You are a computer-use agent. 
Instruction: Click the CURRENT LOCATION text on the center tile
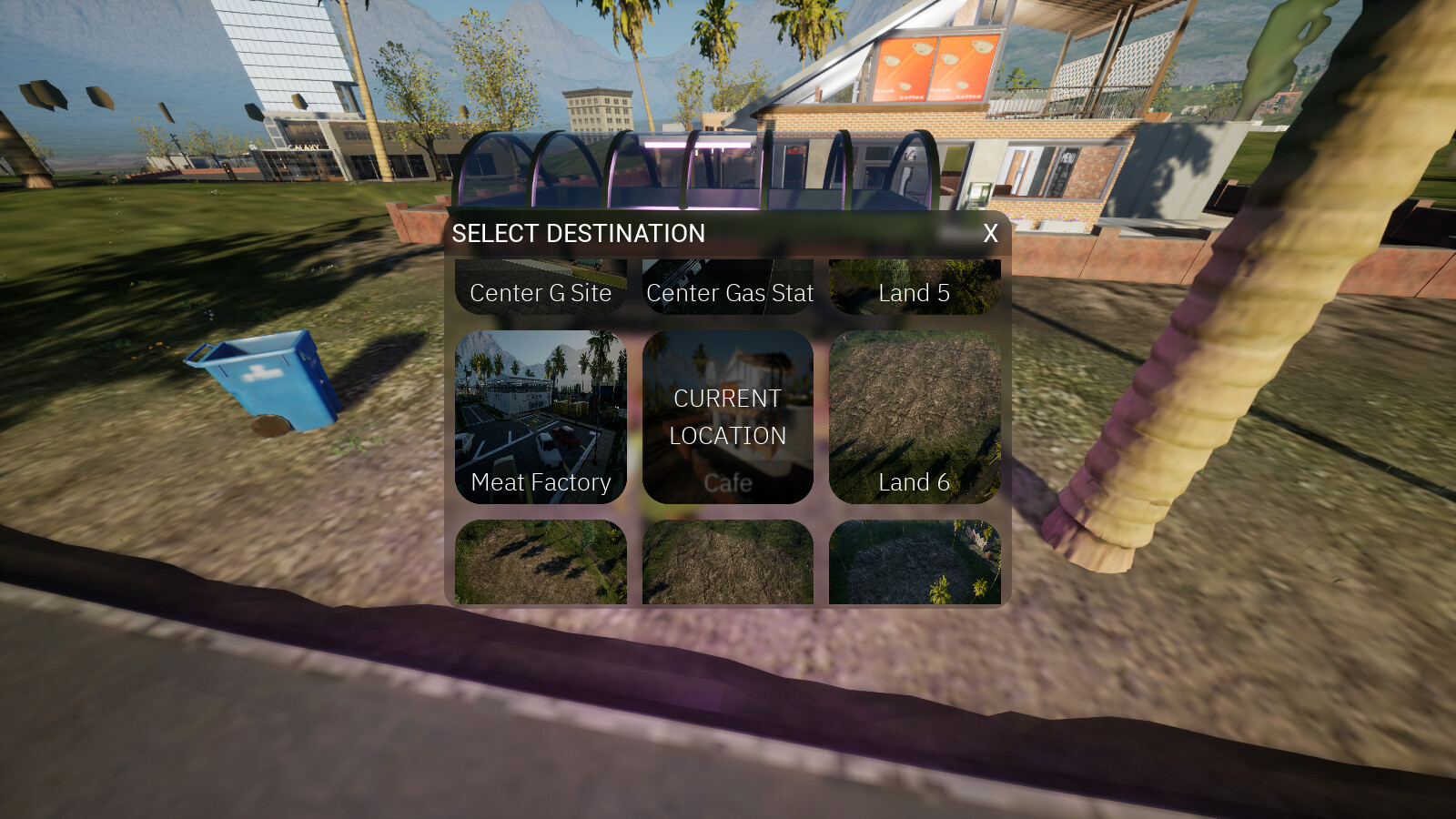coord(727,417)
